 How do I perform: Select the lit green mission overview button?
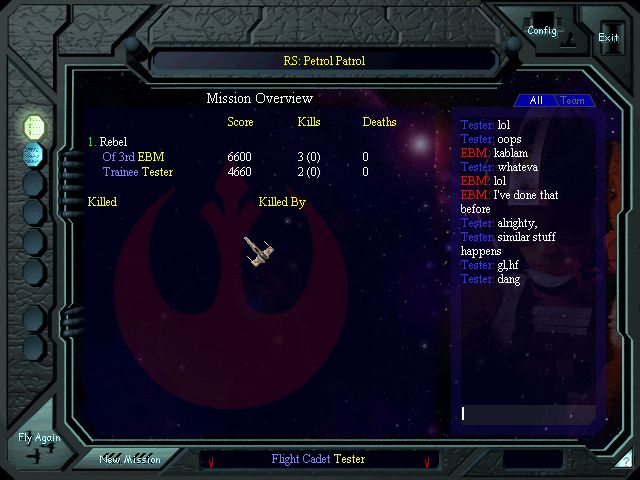(x=34, y=126)
